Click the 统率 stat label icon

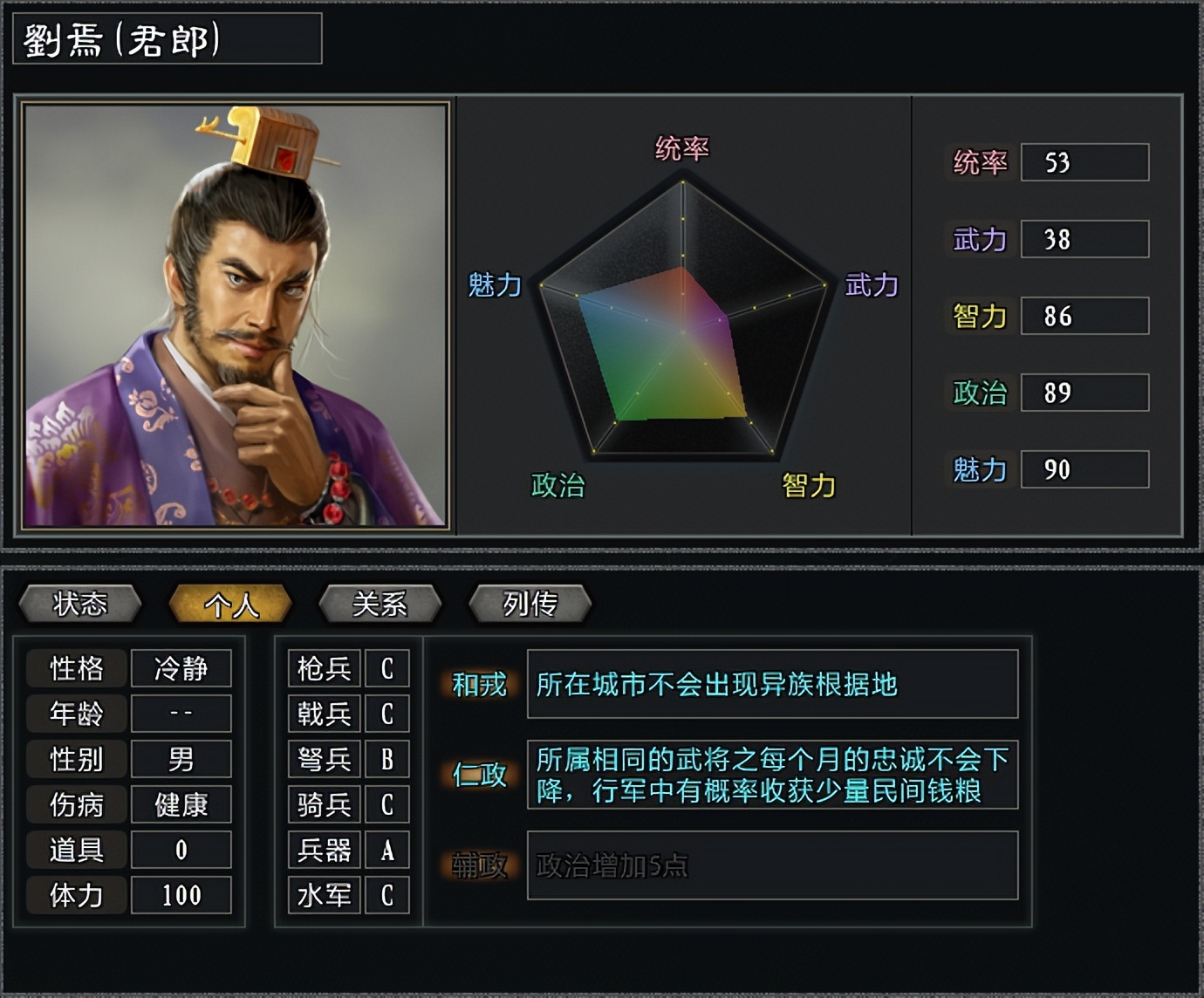[x=981, y=163]
